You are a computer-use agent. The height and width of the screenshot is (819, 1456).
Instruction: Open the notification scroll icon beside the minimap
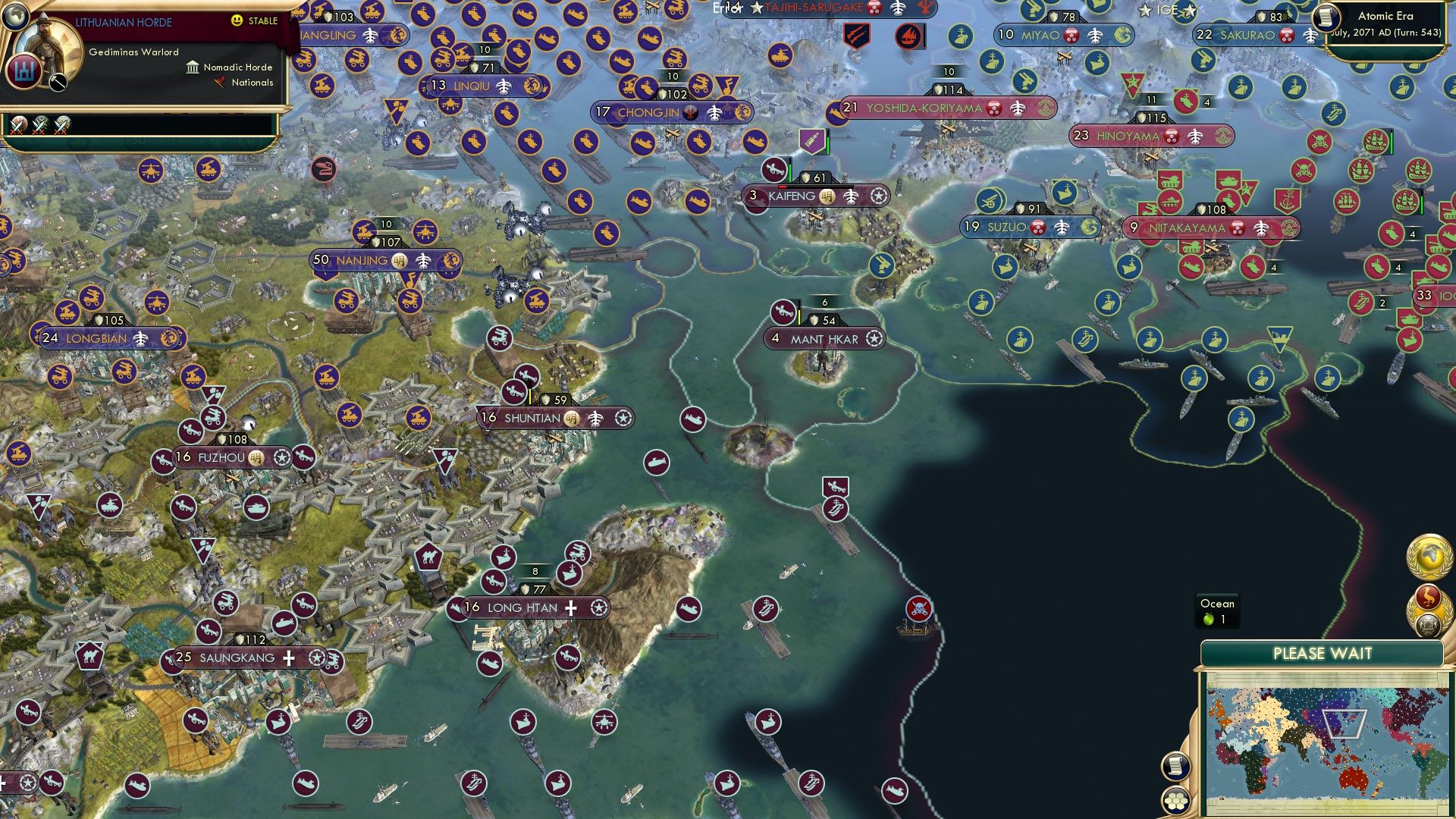coord(1175,767)
